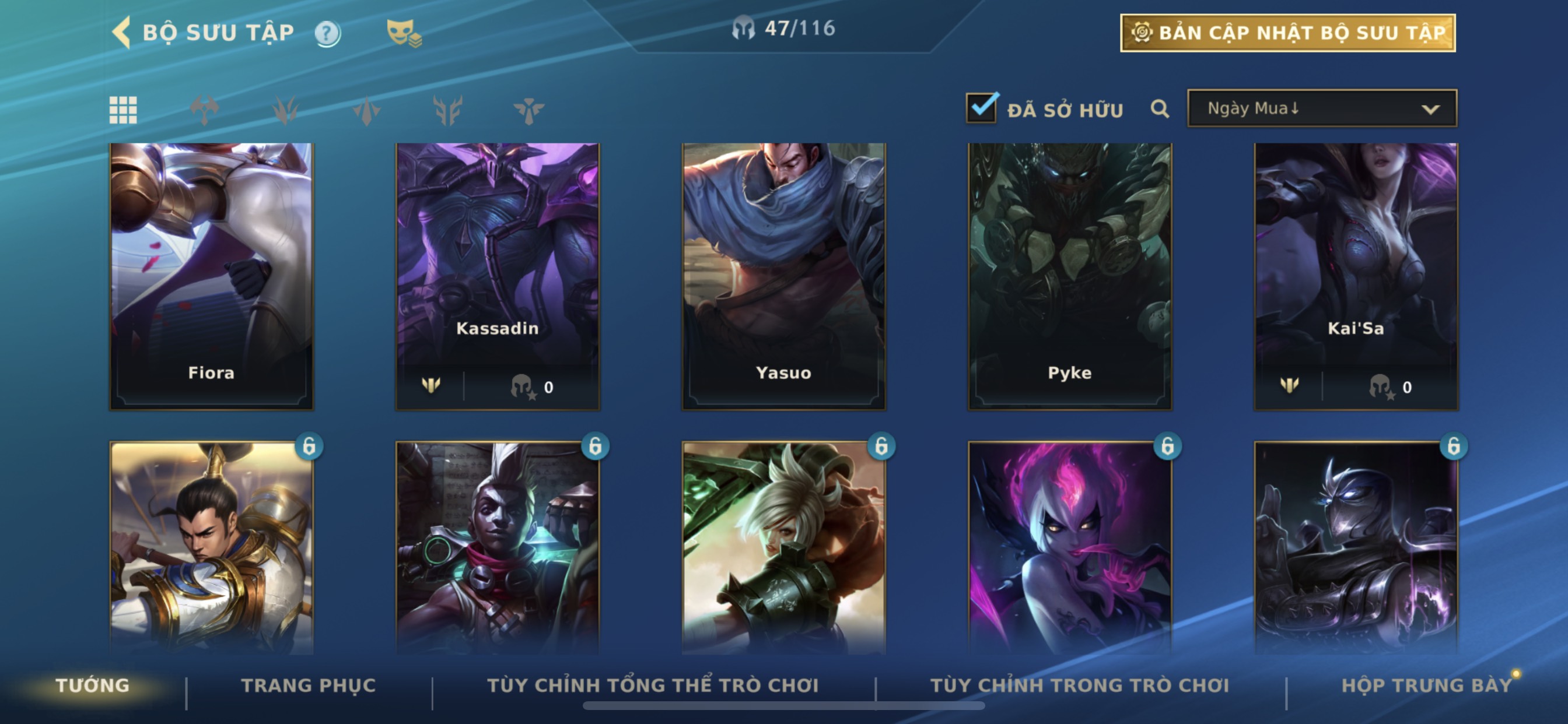Viewport: 1568px width, 724px height.
Task: Open Tùy Chỉnh Tổng Thể Trò Chơi tab
Action: click(653, 686)
